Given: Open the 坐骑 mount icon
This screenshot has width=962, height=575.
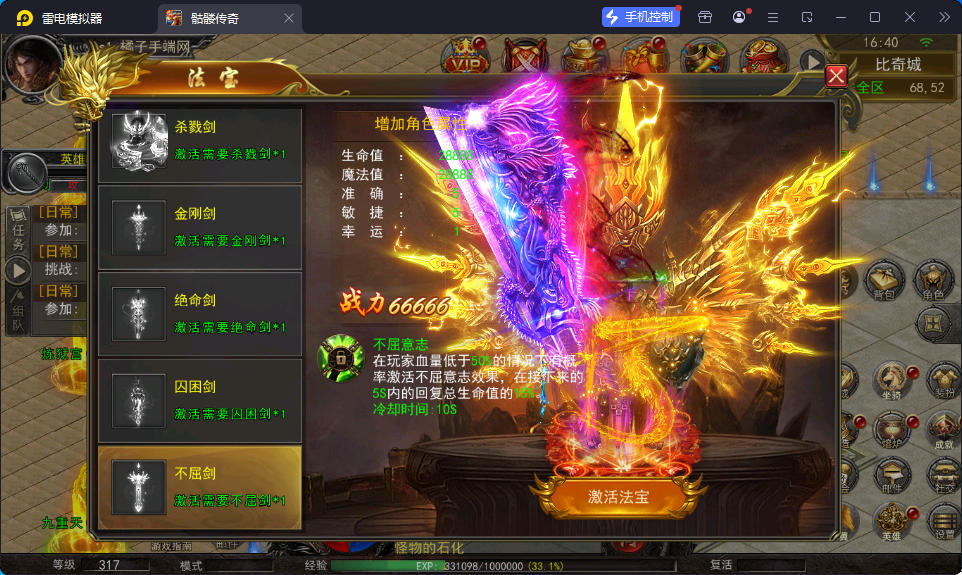Looking at the screenshot, I should pyautogui.click(x=889, y=380).
